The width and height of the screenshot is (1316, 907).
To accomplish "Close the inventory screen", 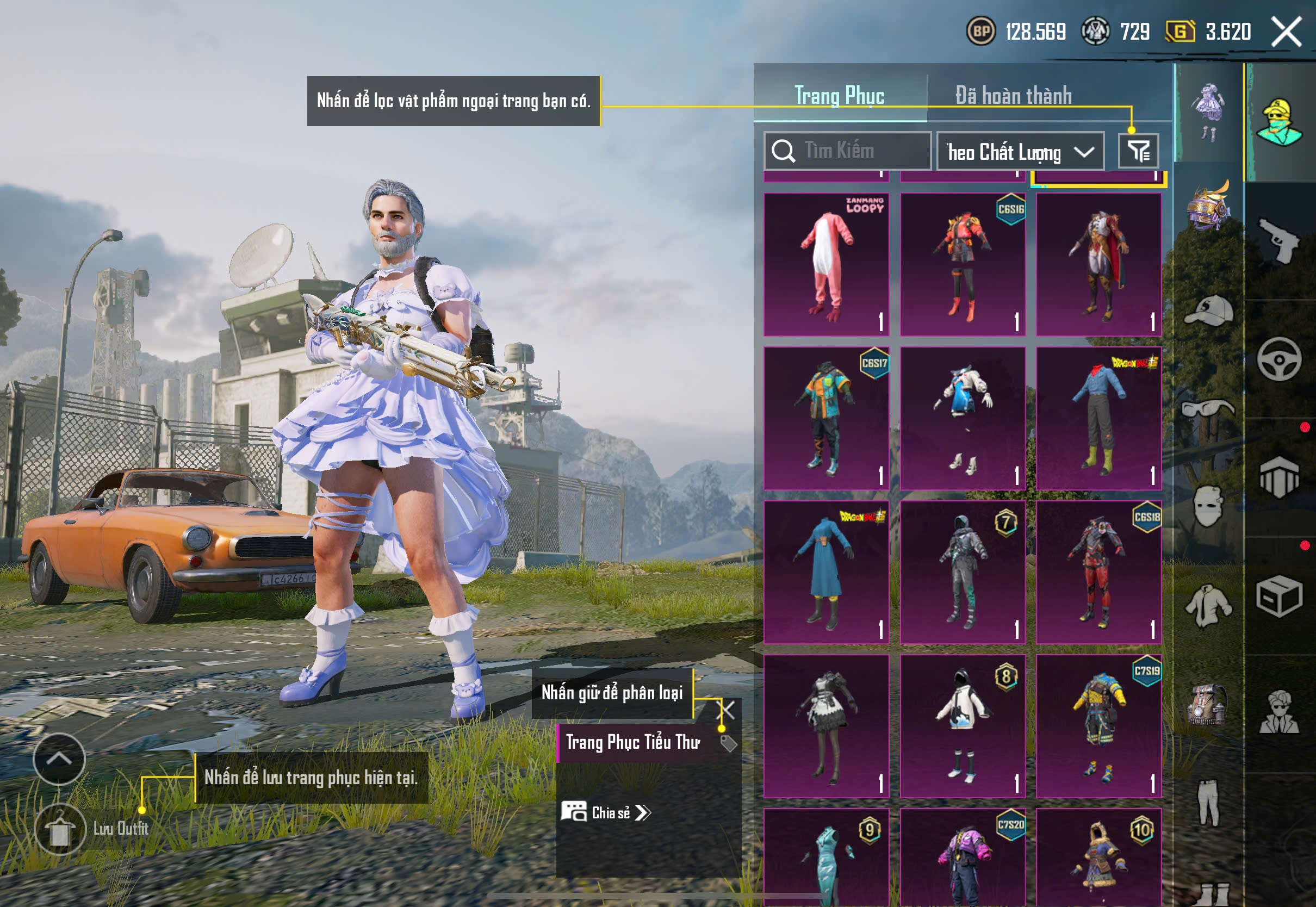I will (1286, 32).
